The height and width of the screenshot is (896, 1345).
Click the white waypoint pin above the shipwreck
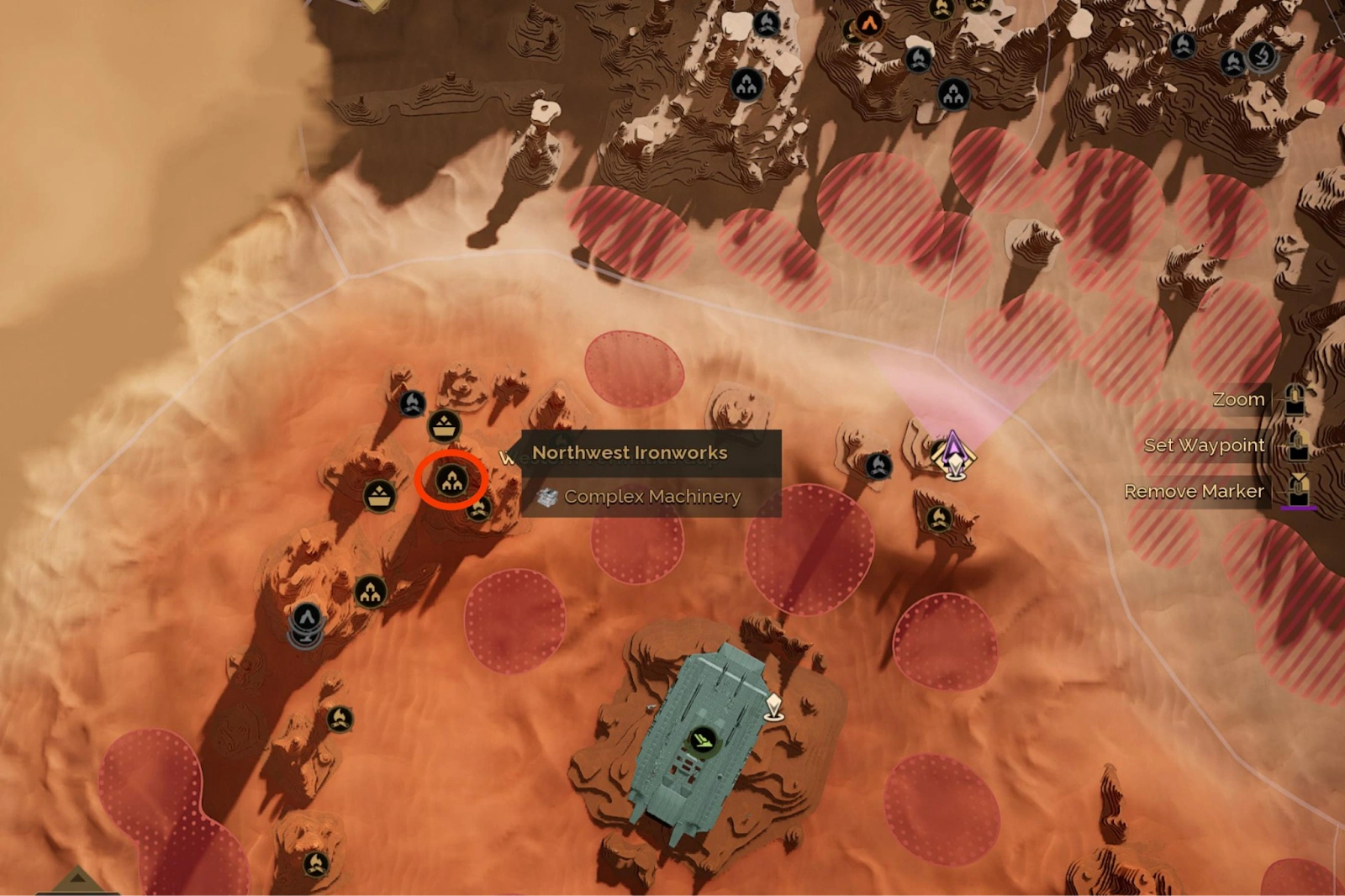(x=773, y=706)
